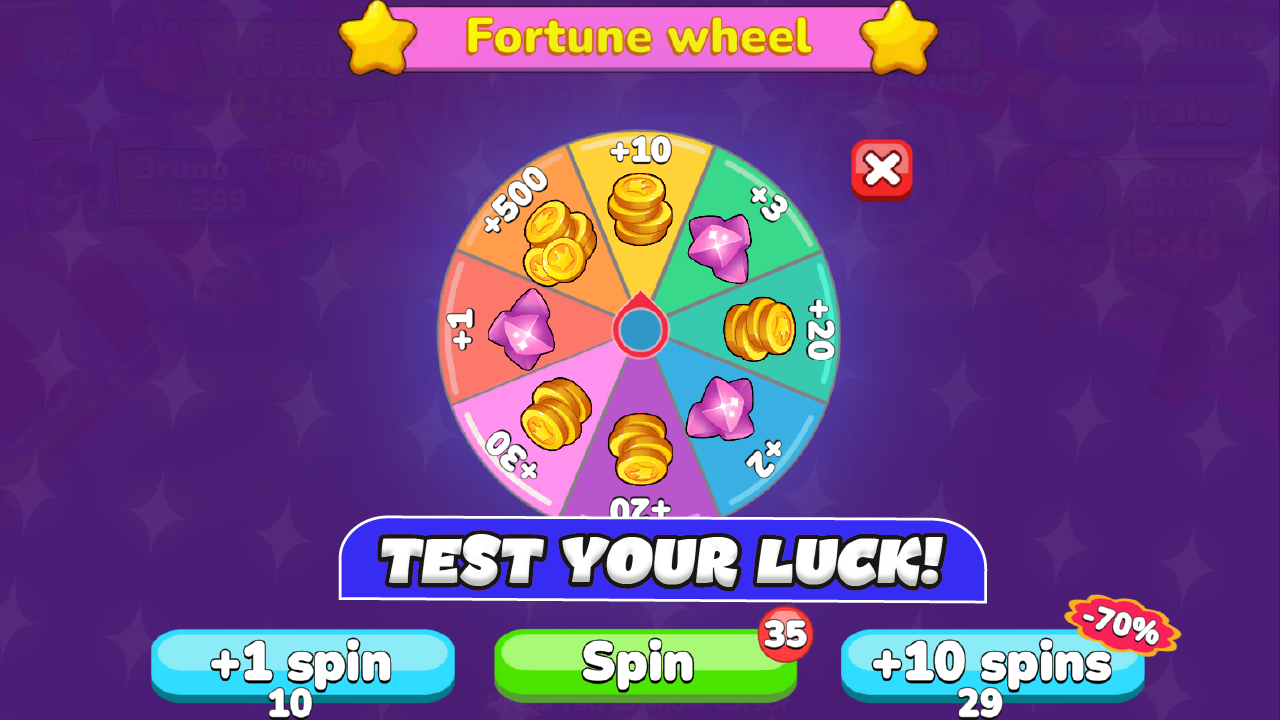Screen dimensions: 1280x720
Task: Click Bruno's avatar portrait in the background
Action: pos(68,185)
